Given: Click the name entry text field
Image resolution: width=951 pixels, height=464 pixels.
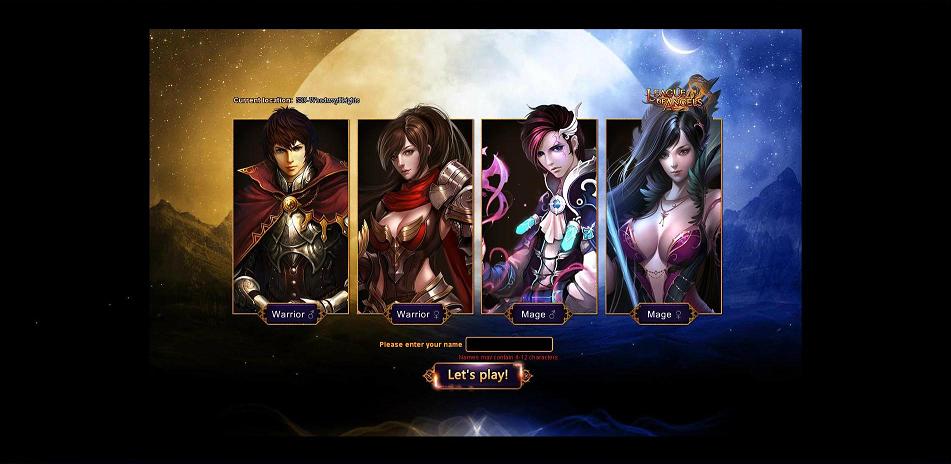Looking at the screenshot, I should pyautogui.click(x=509, y=344).
